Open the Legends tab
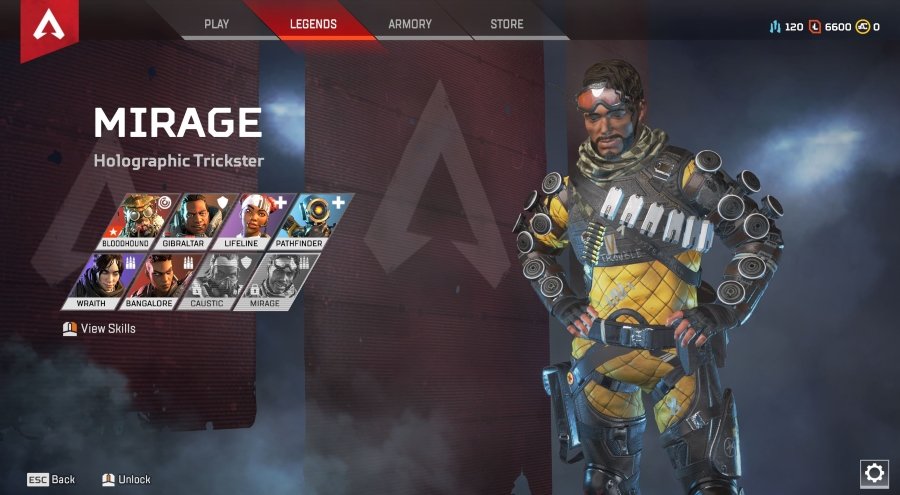 [x=313, y=24]
